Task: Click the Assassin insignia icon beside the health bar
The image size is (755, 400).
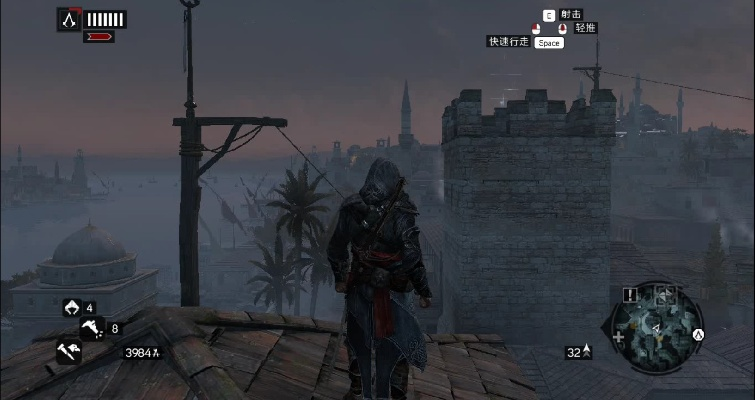Action: 69,18
